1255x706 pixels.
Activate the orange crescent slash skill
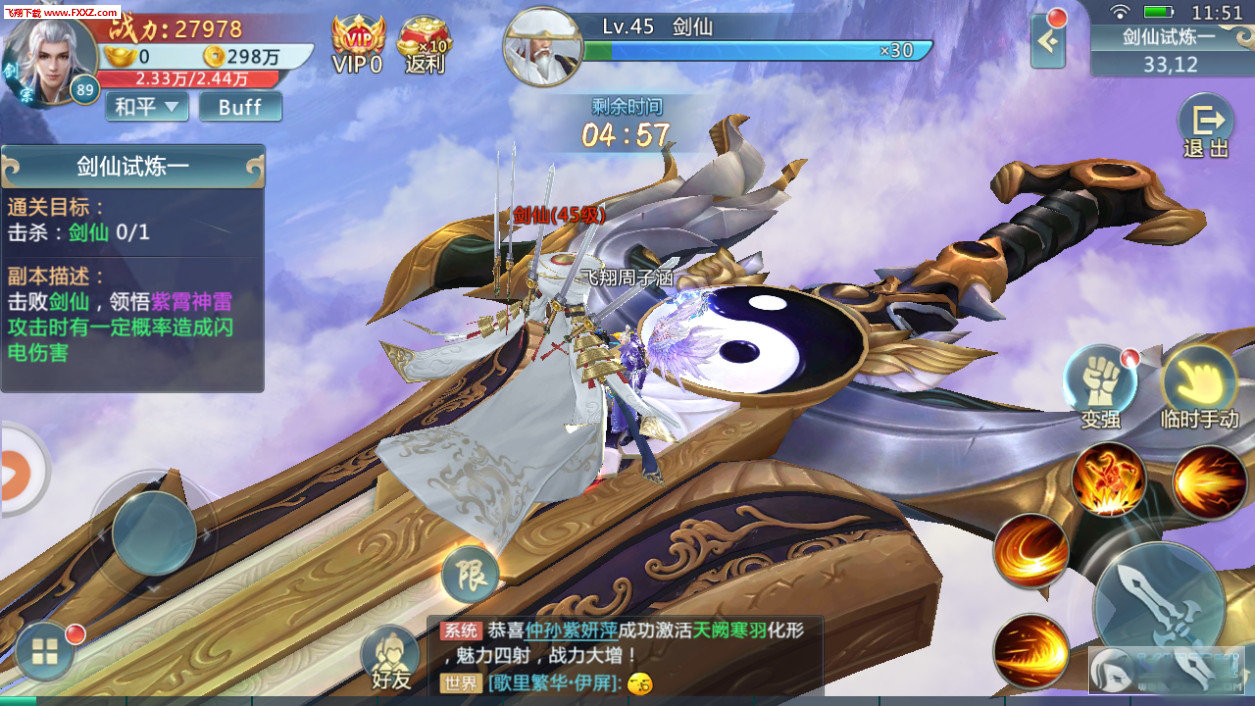coord(1031,551)
